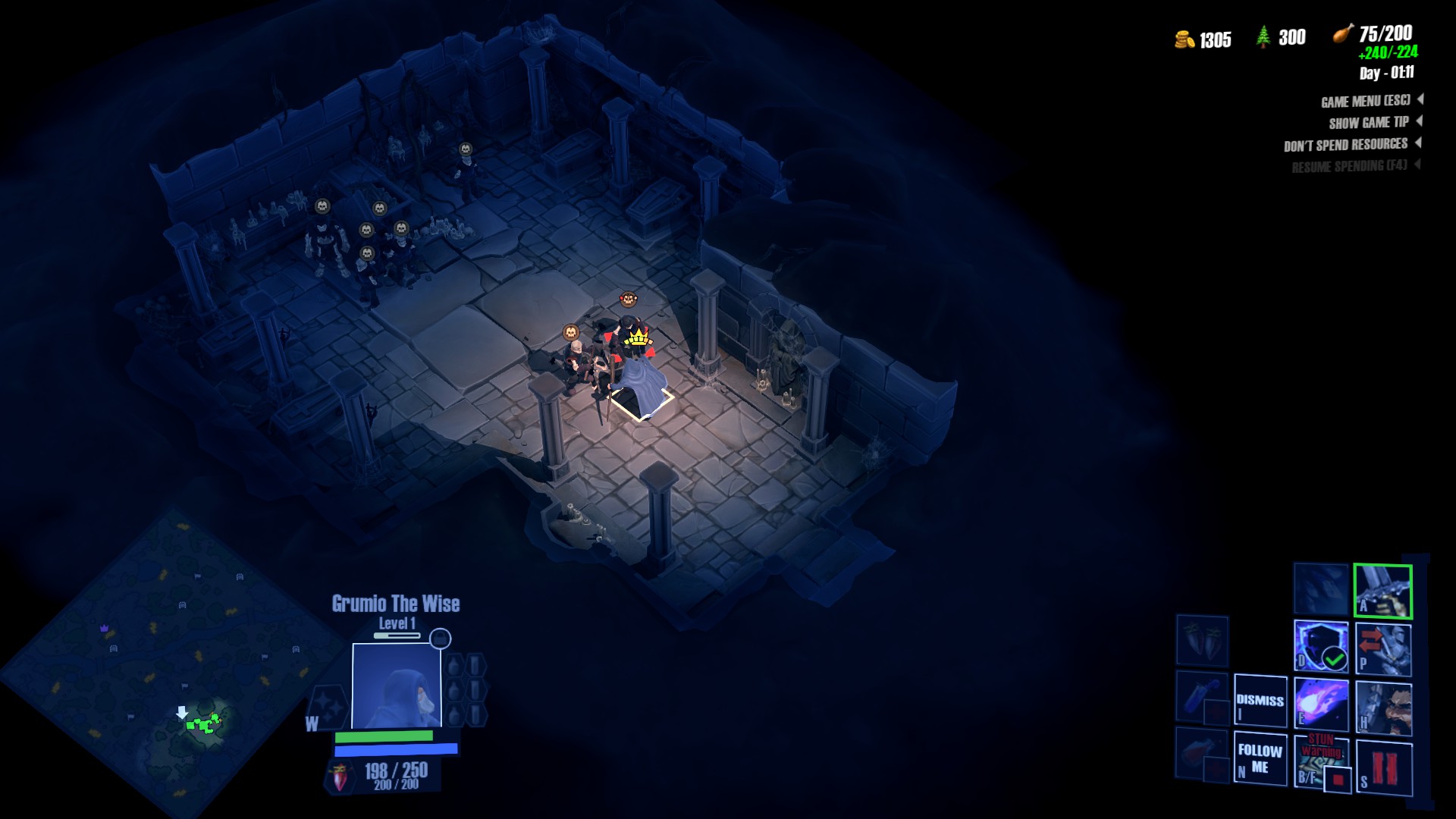The image size is (1456, 819).
Task: Click the red stop bars command
Action: (1383, 767)
